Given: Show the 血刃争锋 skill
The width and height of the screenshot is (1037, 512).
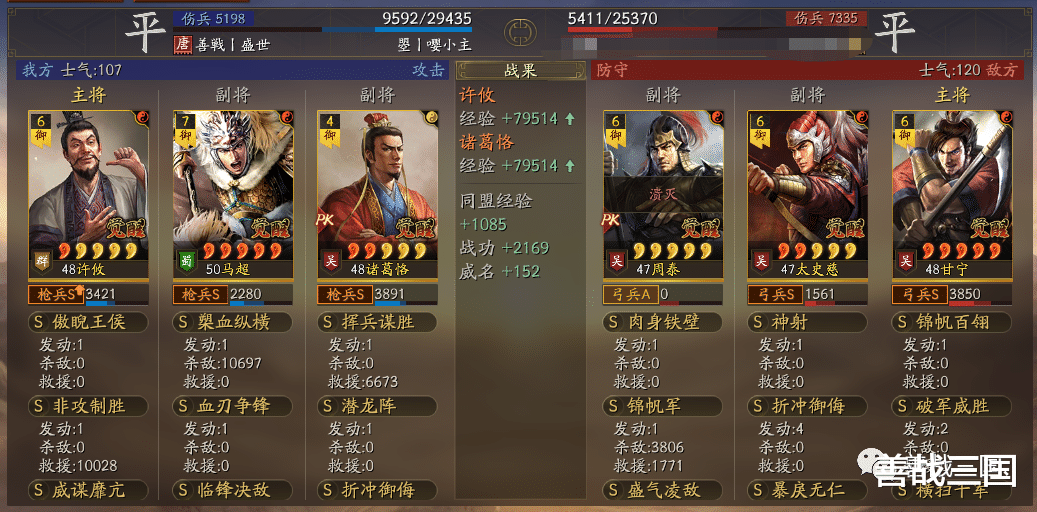Looking at the screenshot, I should coord(232,406).
